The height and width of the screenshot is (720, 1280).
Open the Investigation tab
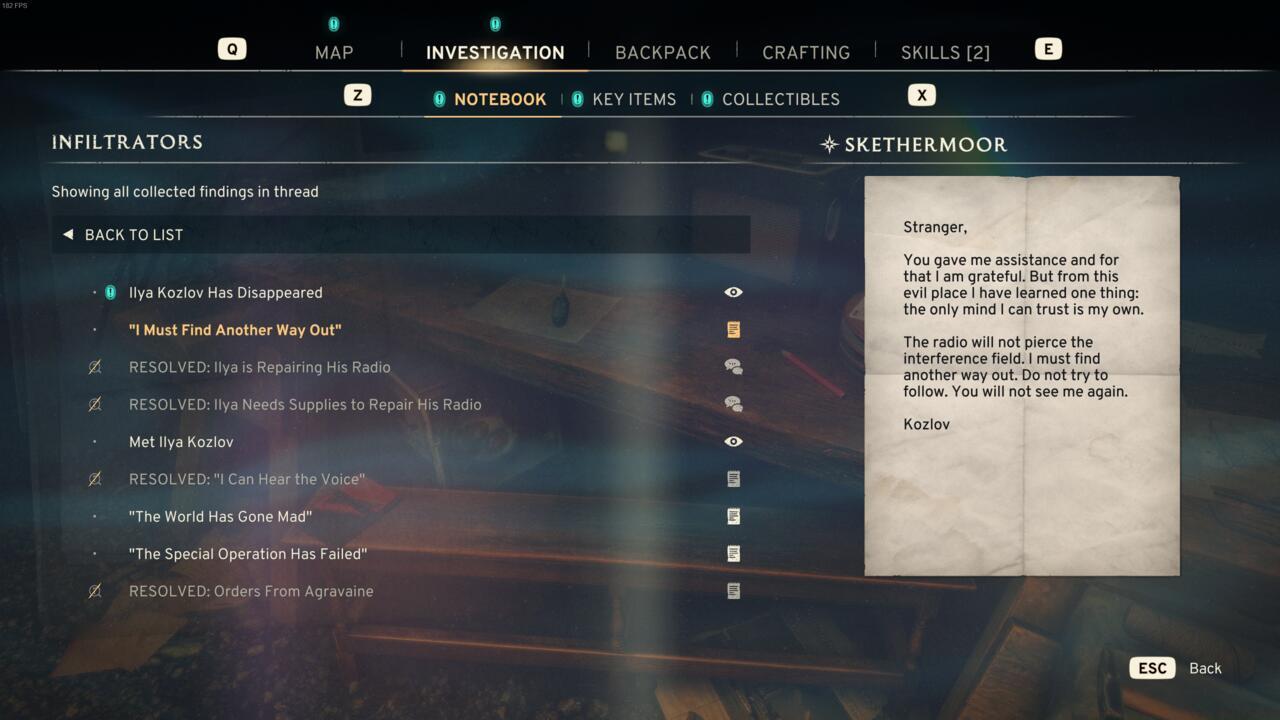(x=495, y=52)
